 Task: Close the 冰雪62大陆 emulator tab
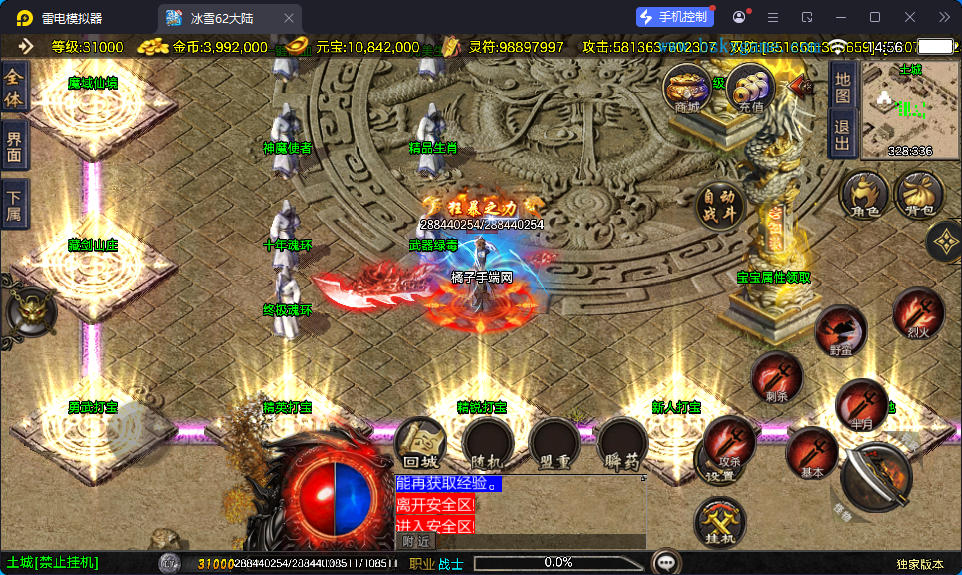289,18
